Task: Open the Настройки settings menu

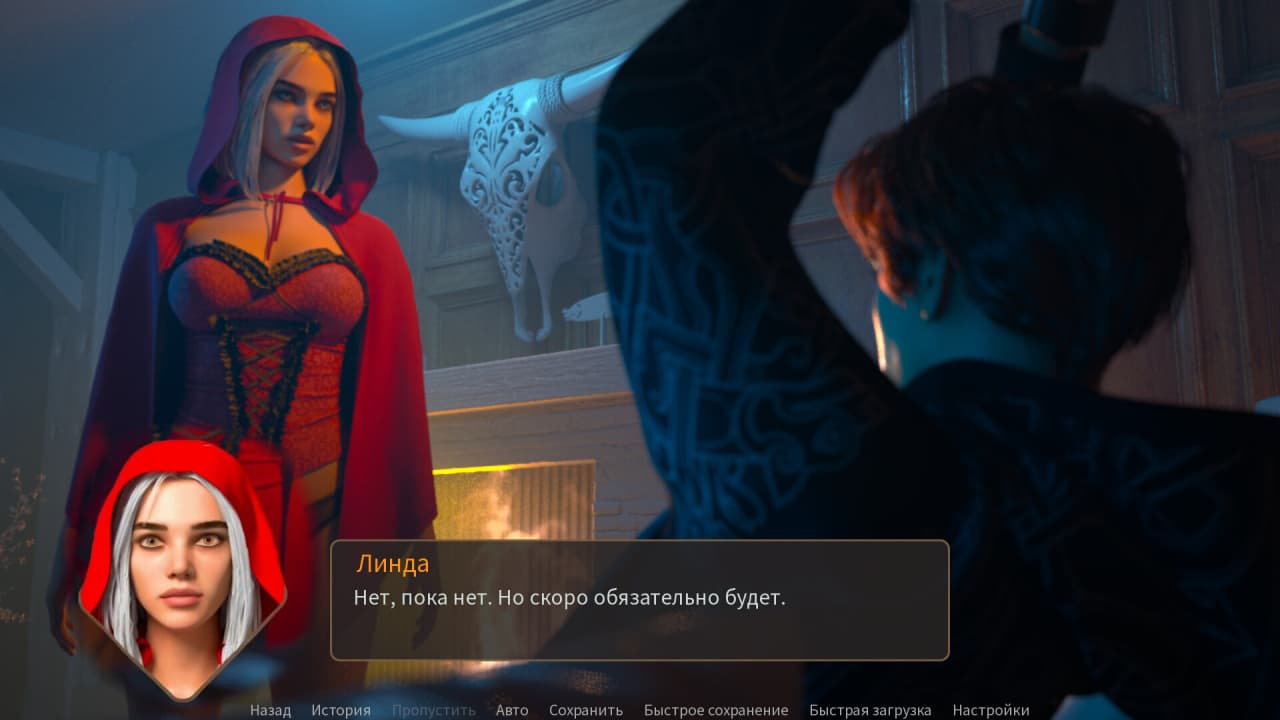Action: [990, 710]
